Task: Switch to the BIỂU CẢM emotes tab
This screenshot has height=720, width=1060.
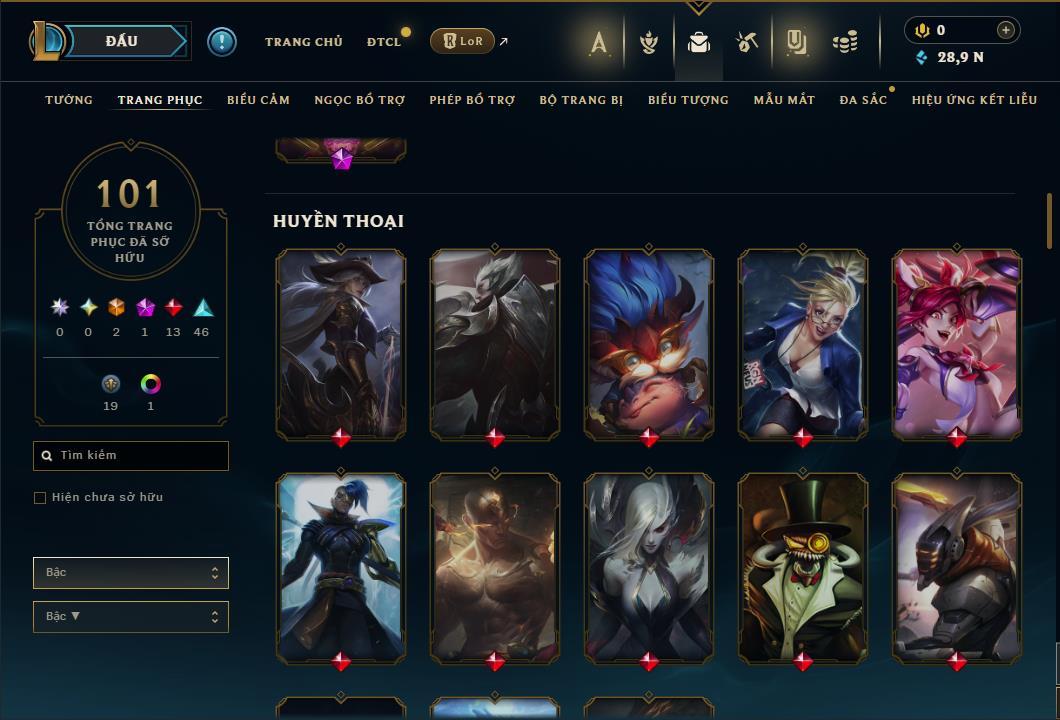Action: click(x=258, y=100)
